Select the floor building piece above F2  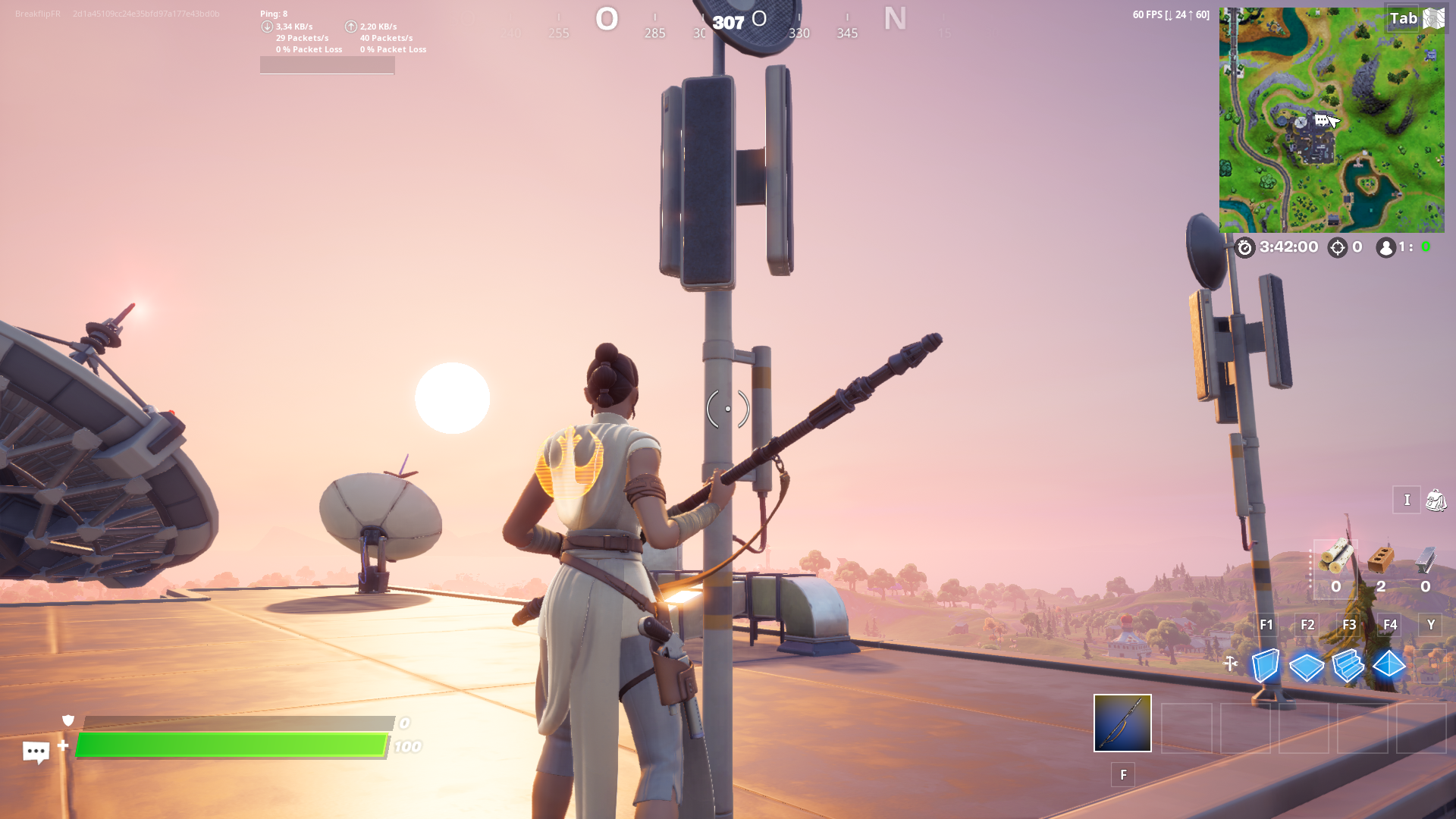click(x=1307, y=667)
